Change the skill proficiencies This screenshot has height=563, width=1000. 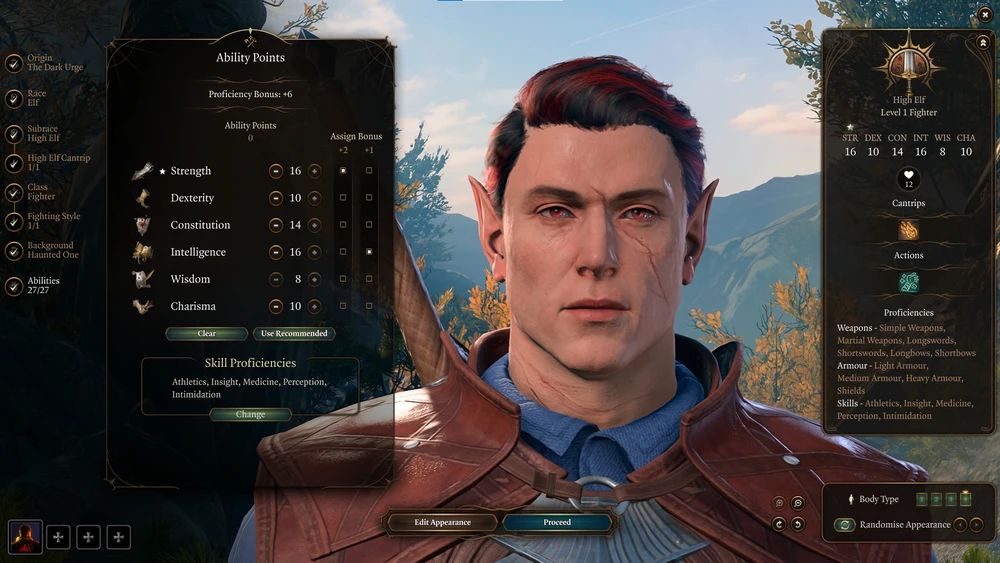point(251,414)
